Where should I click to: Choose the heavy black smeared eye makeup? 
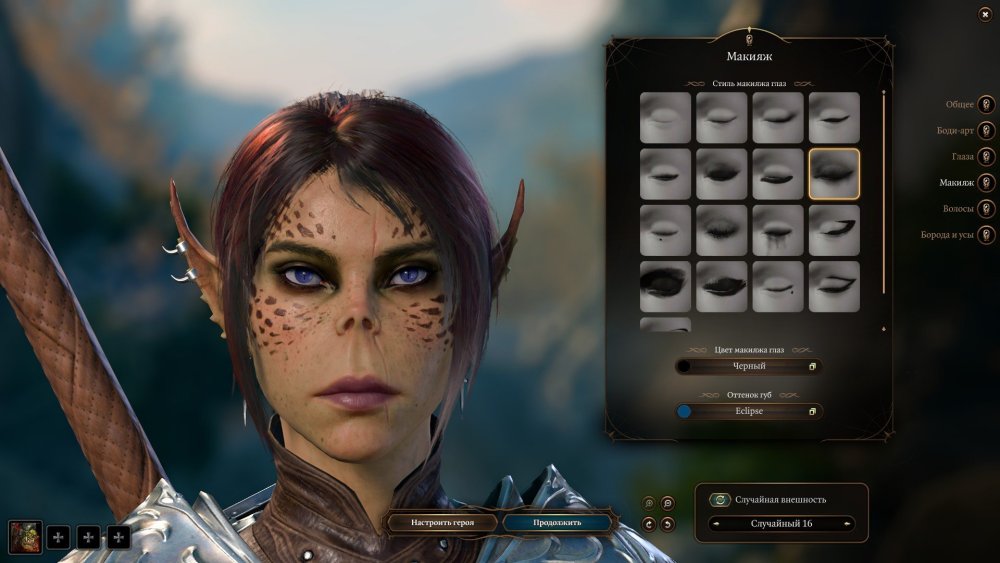[x=665, y=286]
